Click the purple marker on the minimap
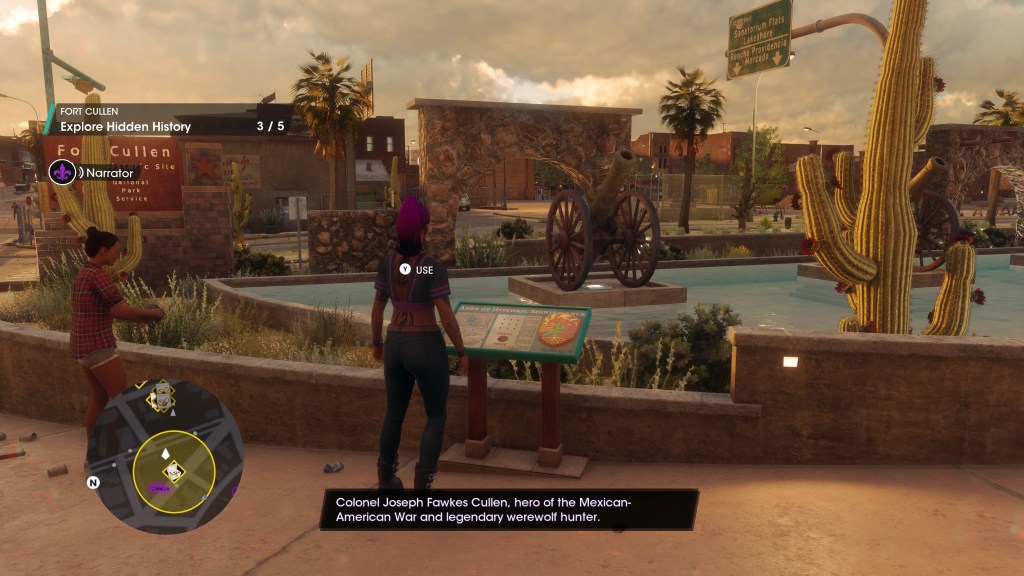The height and width of the screenshot is (576, 1024). click(x=157, y=487)
